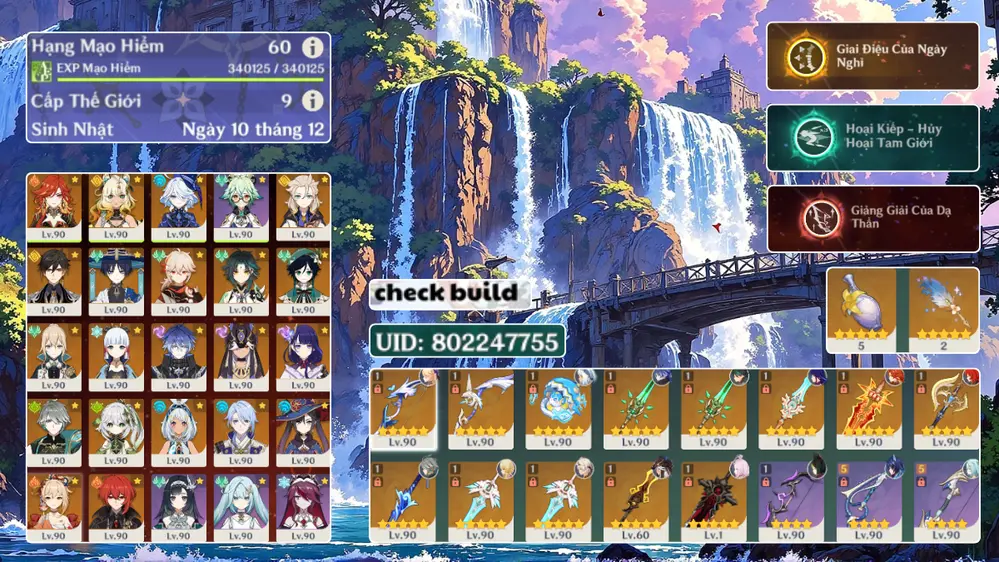
Task: Select the Giai Điệu Của Ngày Nghỉ card
Action: [x=872, y=56]
